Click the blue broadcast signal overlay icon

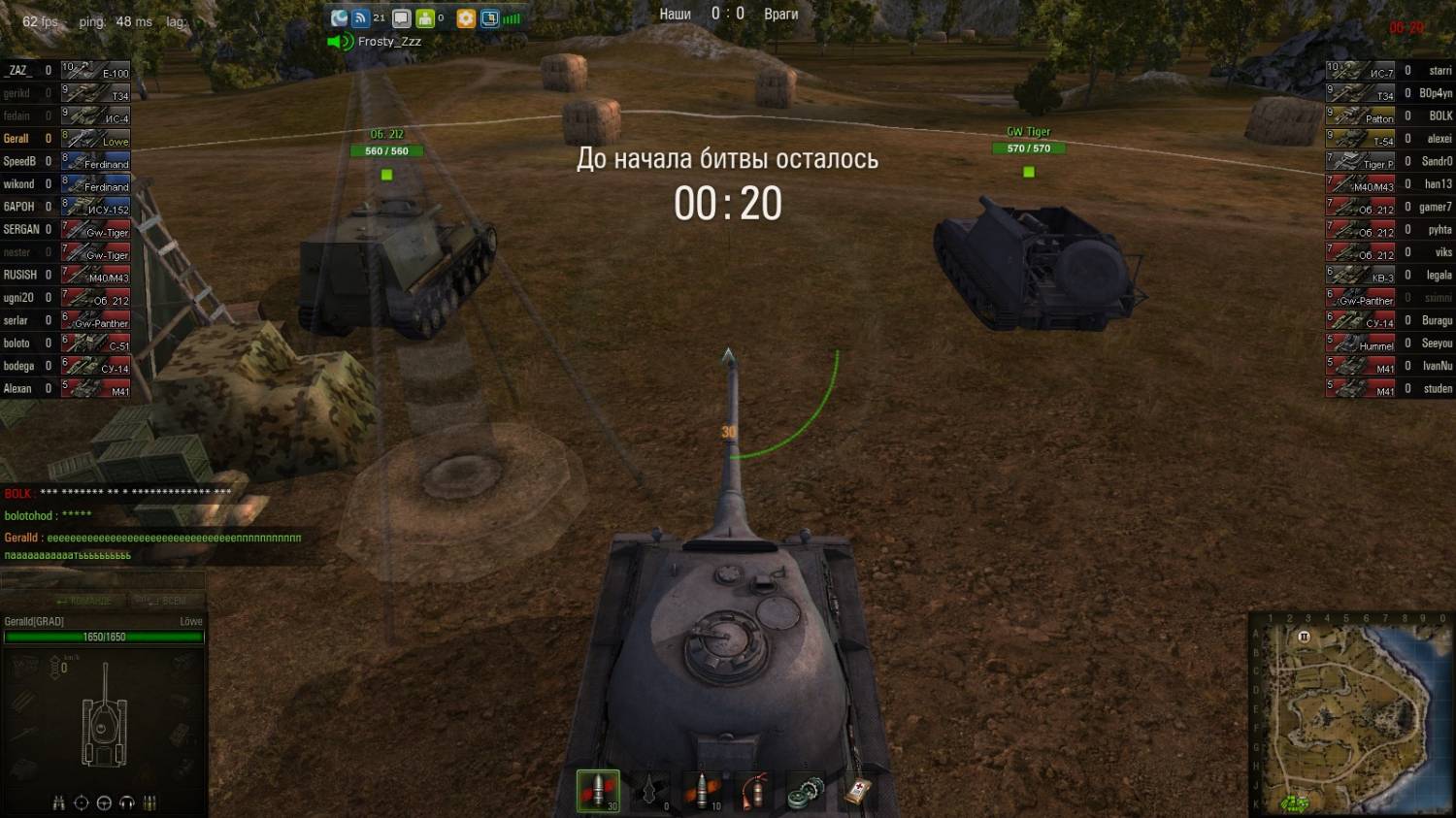360,18
